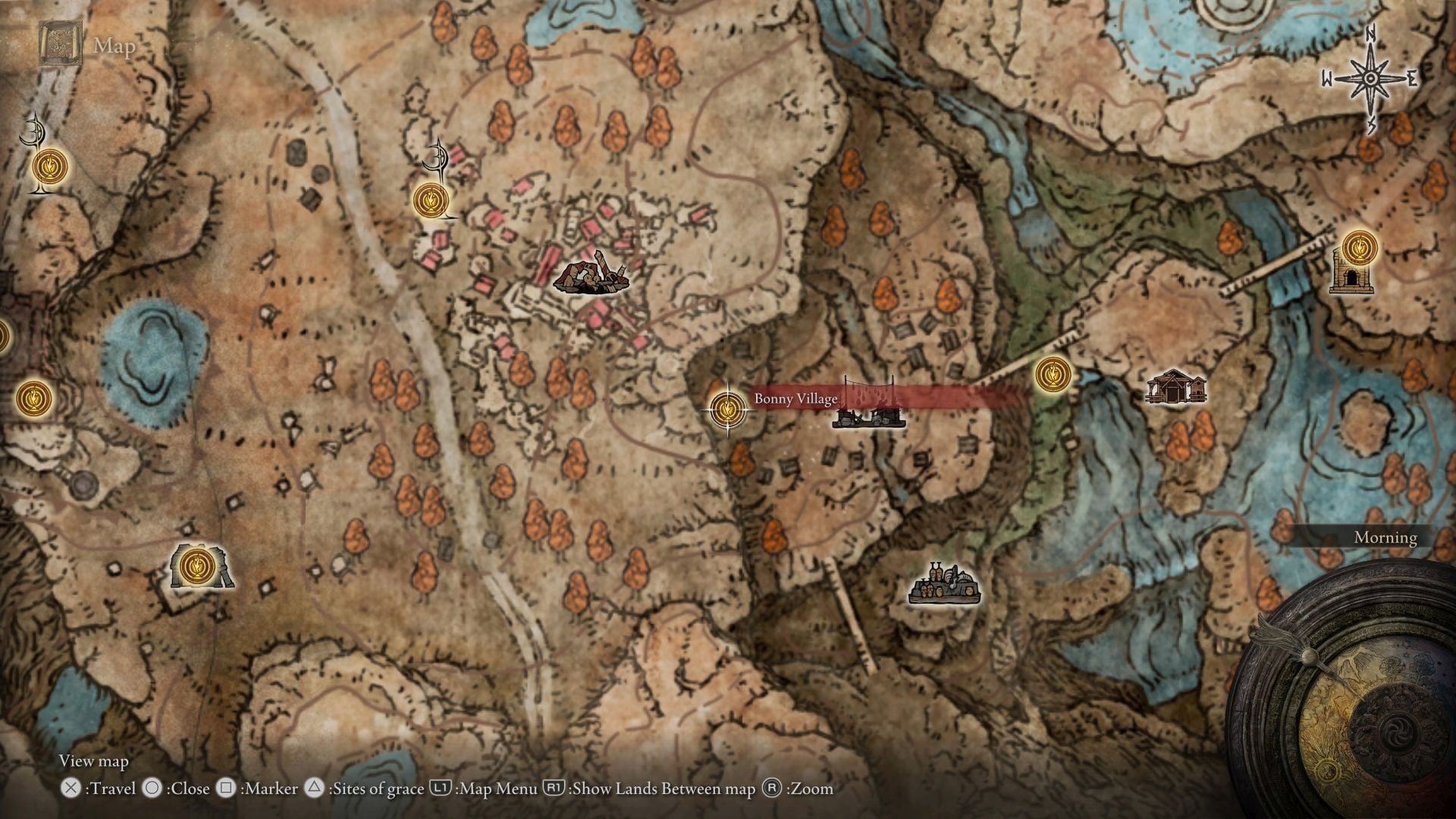
Task: Click the compass rose in the top-right corner
Action: pos(1370,76)
